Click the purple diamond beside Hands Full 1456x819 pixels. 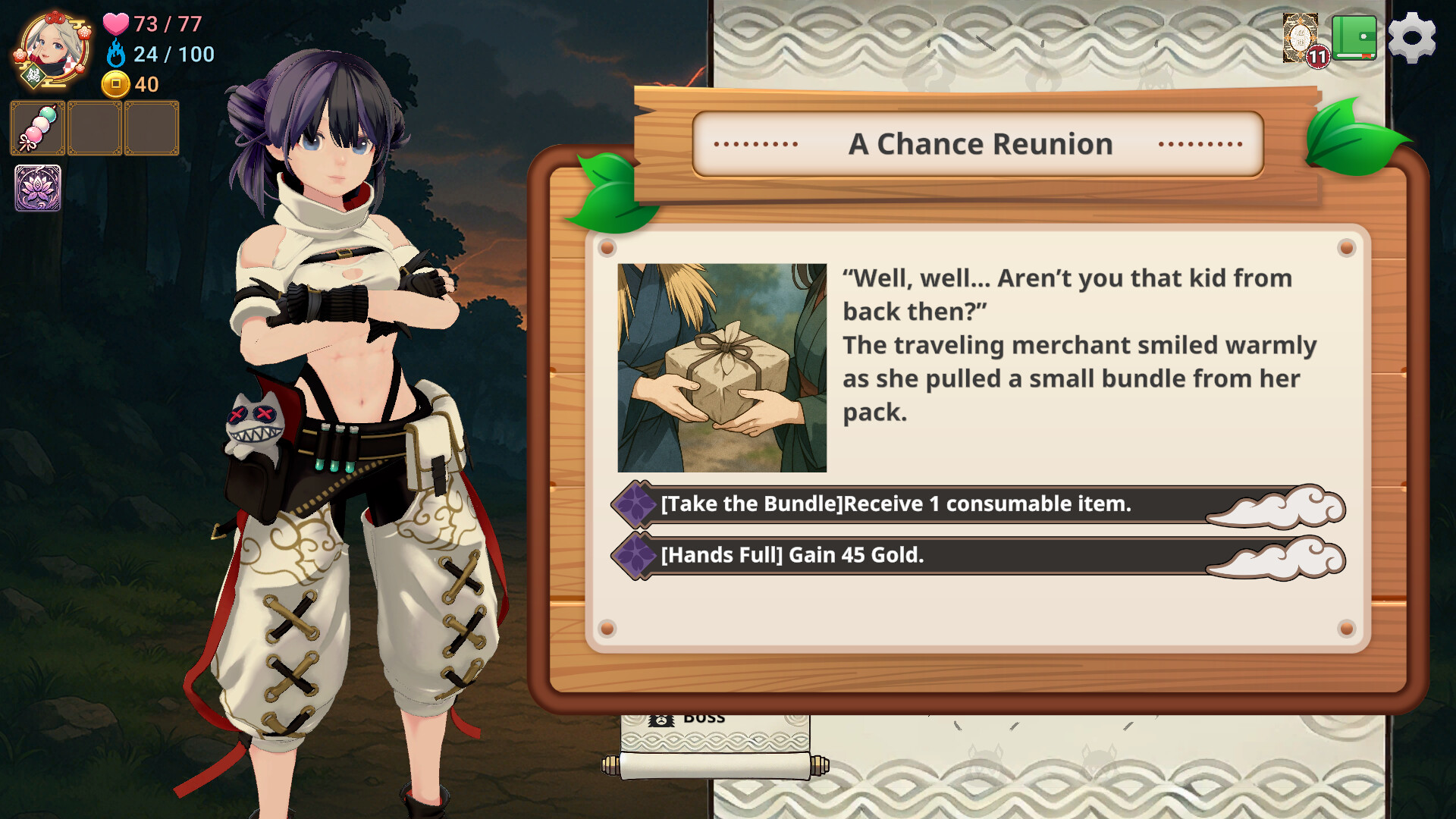point(635,555)
